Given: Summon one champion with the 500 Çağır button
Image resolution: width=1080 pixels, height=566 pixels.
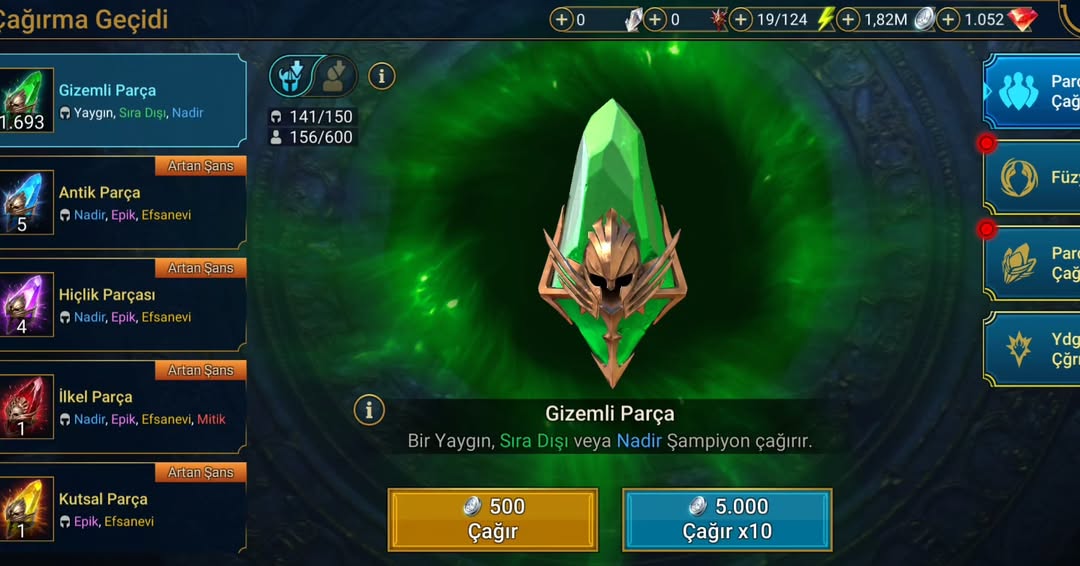Looking at the screenshot, I should tap(492, 519).
